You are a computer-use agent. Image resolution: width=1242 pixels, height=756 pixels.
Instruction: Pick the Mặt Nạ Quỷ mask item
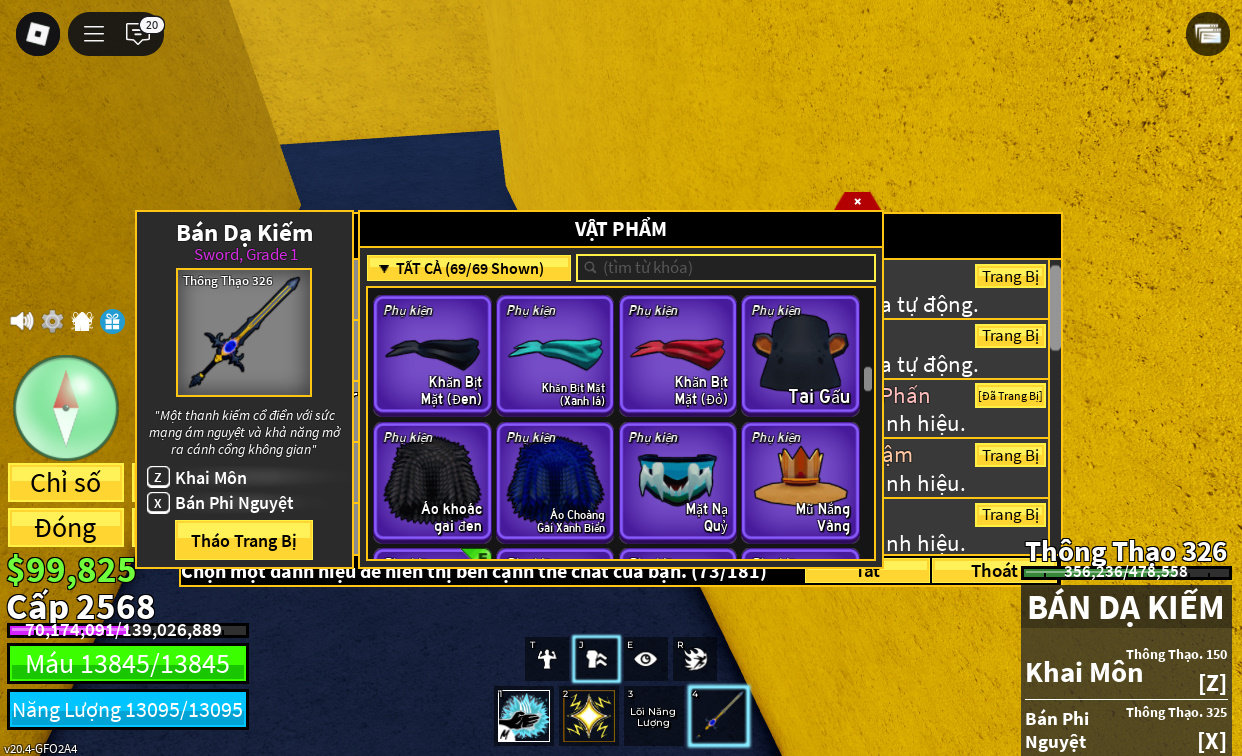677,481
